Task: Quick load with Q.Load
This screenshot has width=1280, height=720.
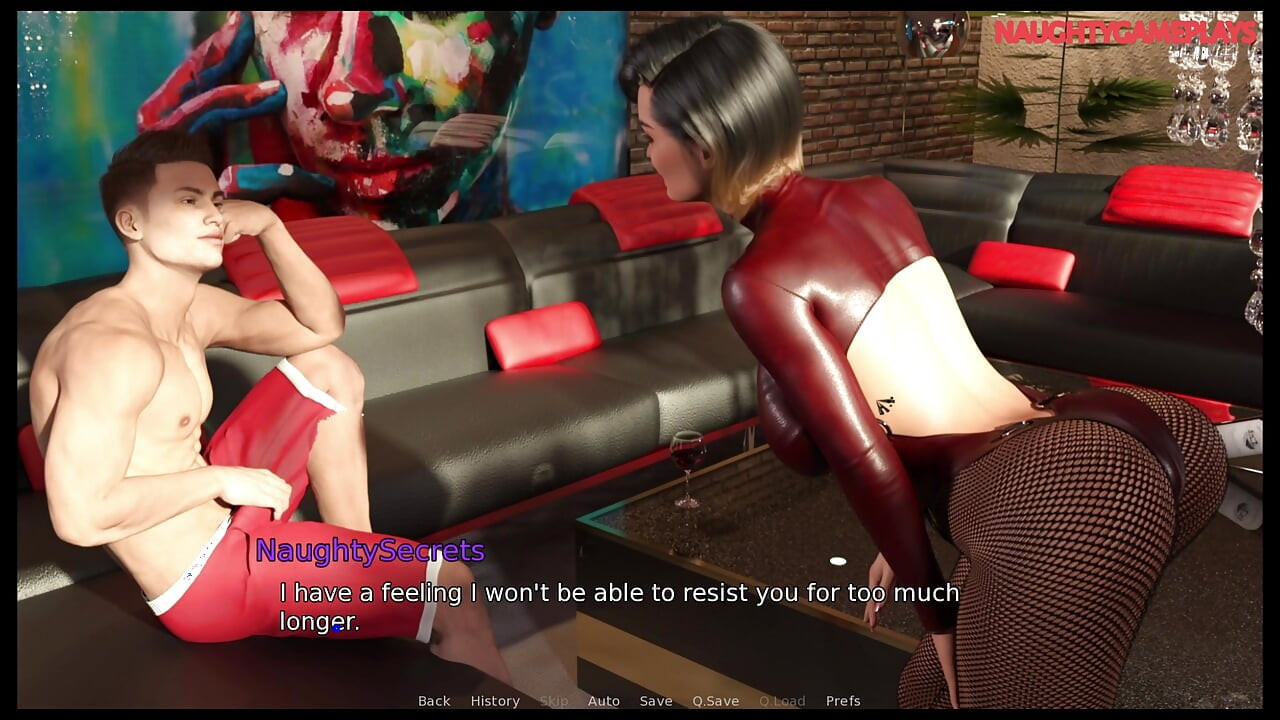Action: [785, 701]
